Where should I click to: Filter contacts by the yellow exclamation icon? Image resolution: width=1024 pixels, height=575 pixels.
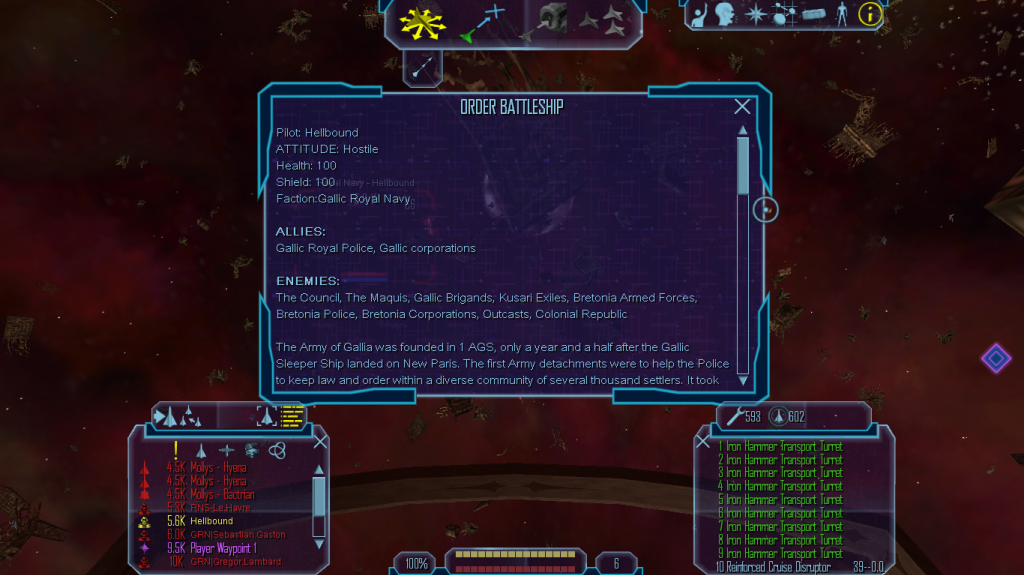[x=176, y=450]
